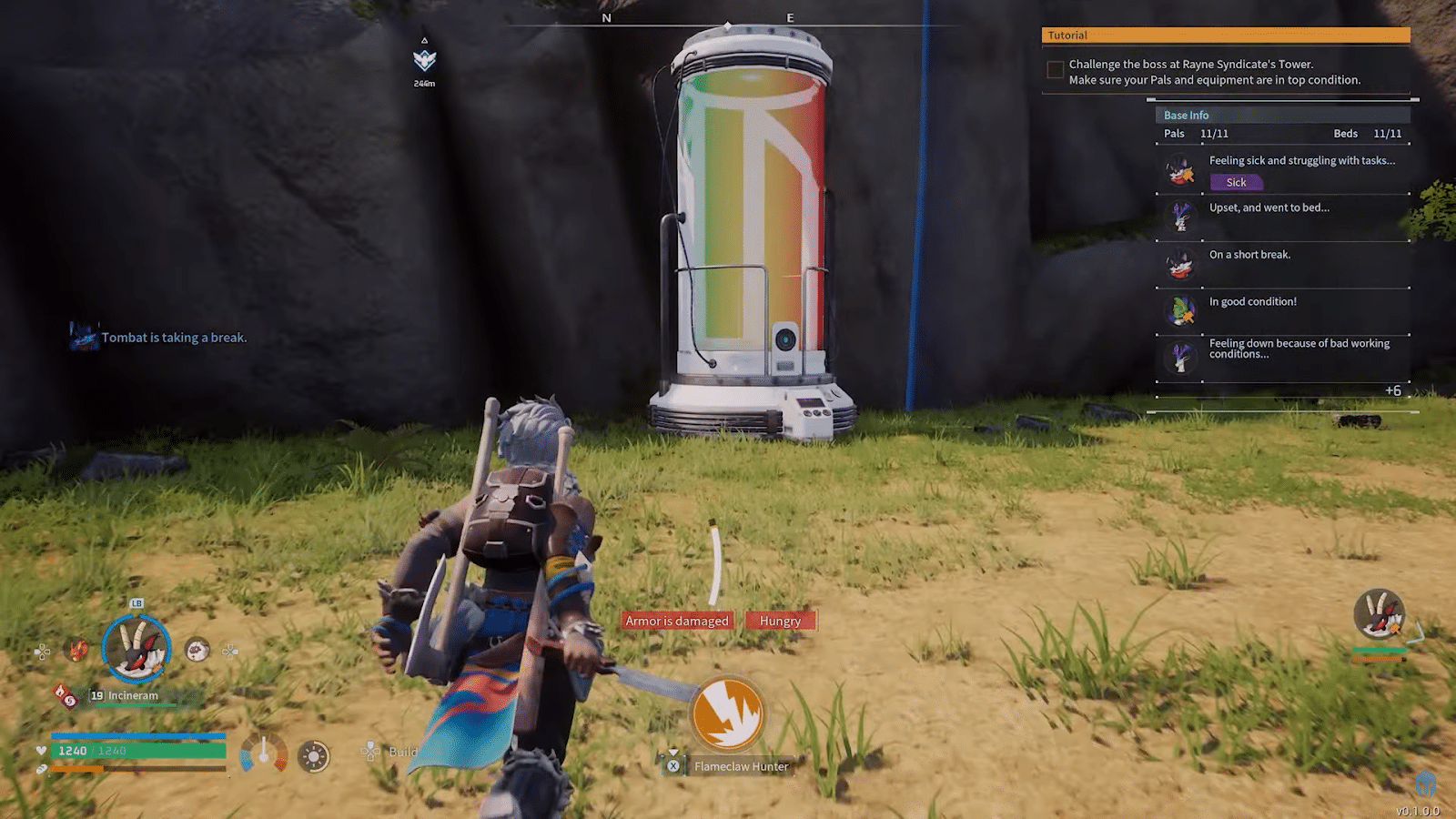1456x819 pixels.
Task: Click the hunger icon next to the orange bar
Action: [41, 769]
